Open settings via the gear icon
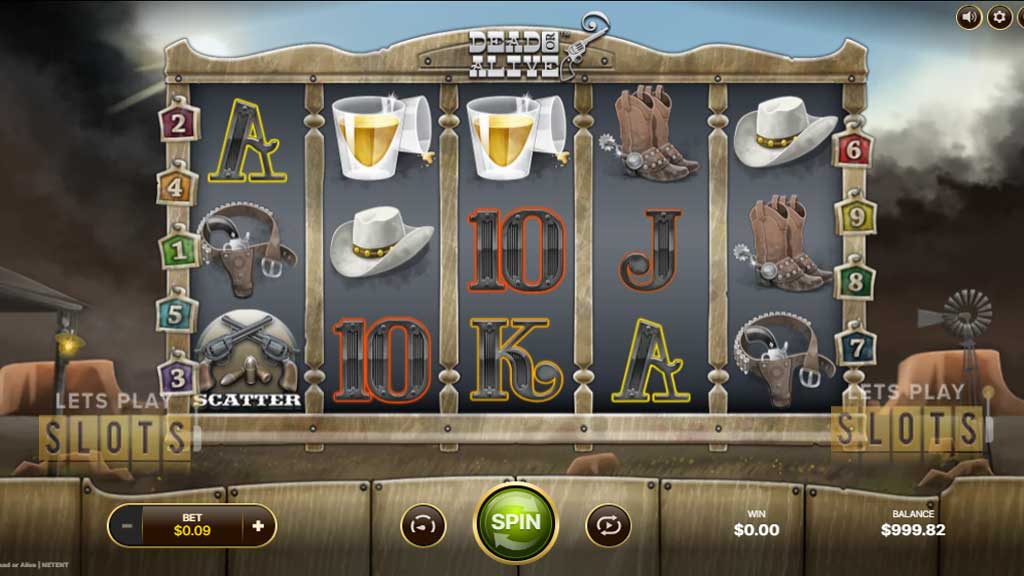The height and width of the screenshot is (576, 1024). coord(999,17)
